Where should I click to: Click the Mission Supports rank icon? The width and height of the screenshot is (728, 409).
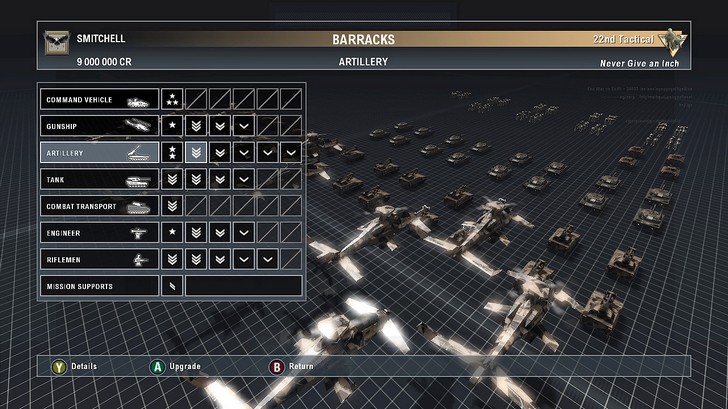pos(172,286)
